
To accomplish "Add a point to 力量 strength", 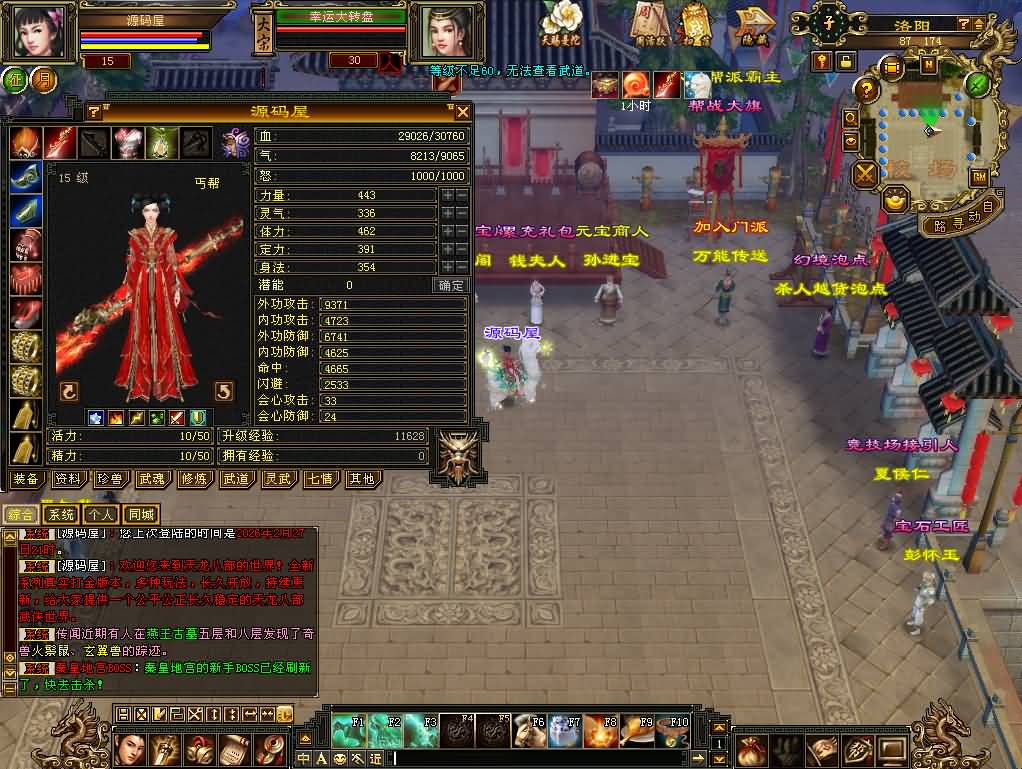I will click(x=445, y=195).
